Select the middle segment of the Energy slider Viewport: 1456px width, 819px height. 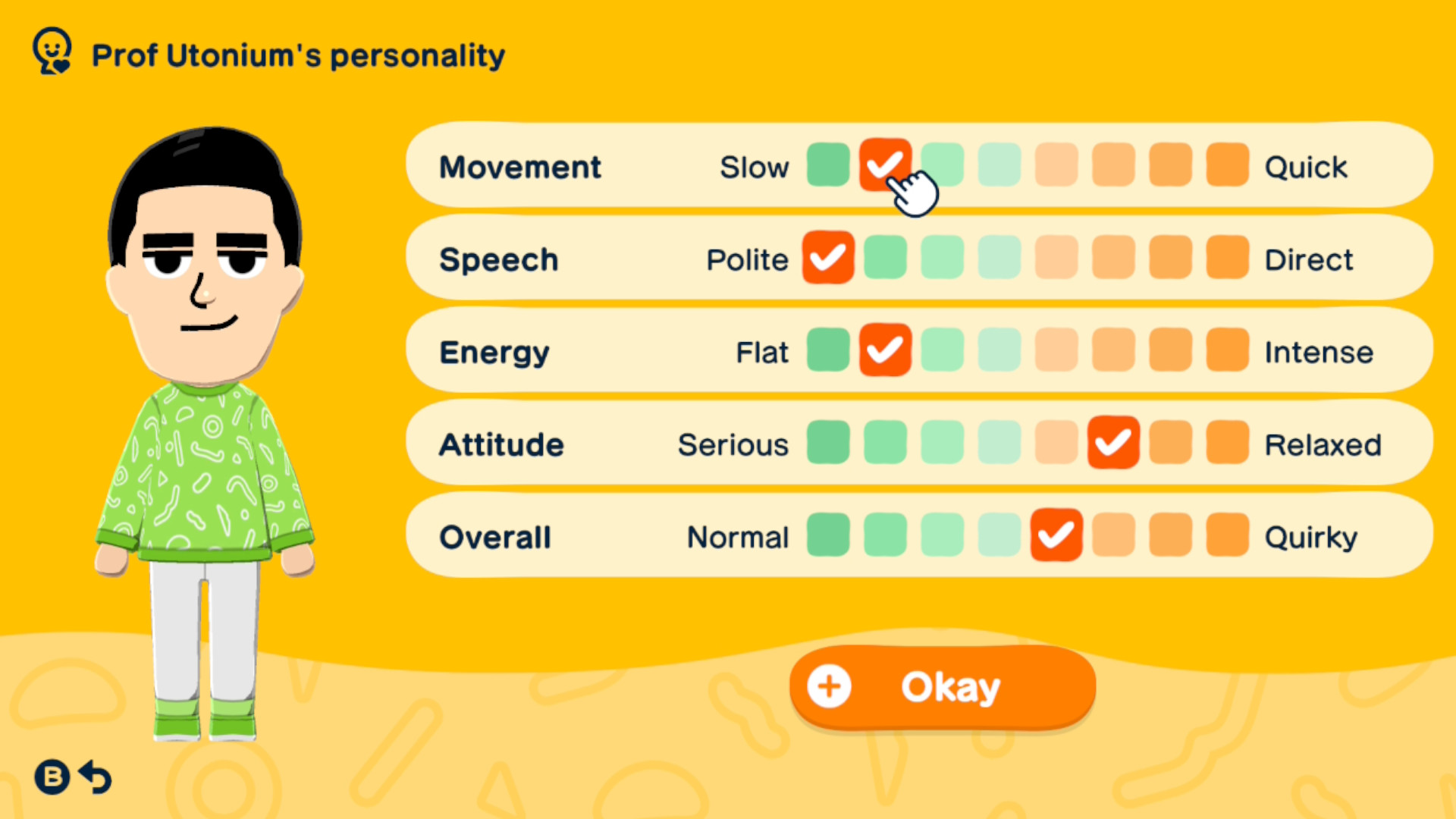(x=999, y=350)
